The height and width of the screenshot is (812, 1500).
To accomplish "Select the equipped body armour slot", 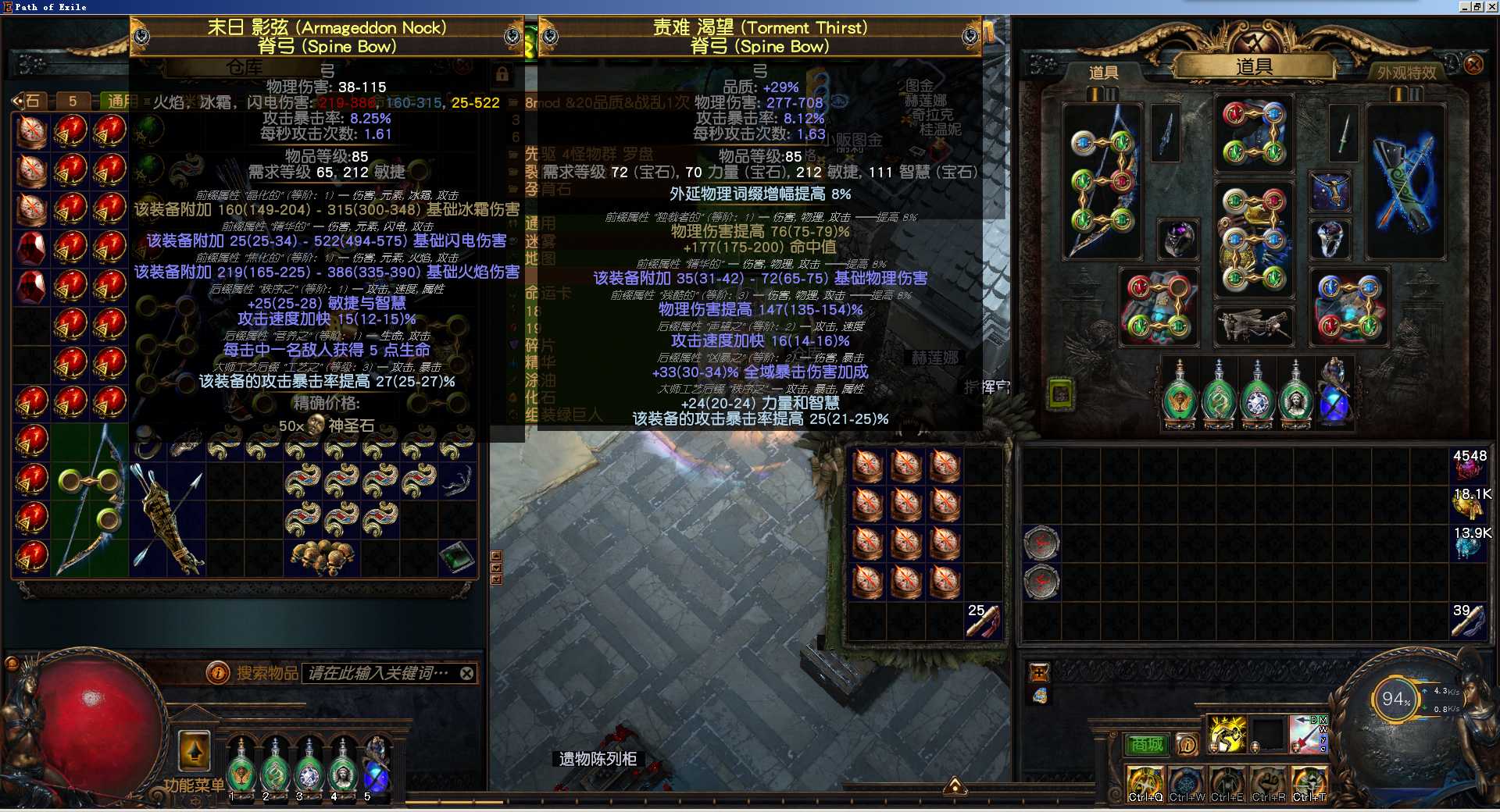I will 1253,240.
